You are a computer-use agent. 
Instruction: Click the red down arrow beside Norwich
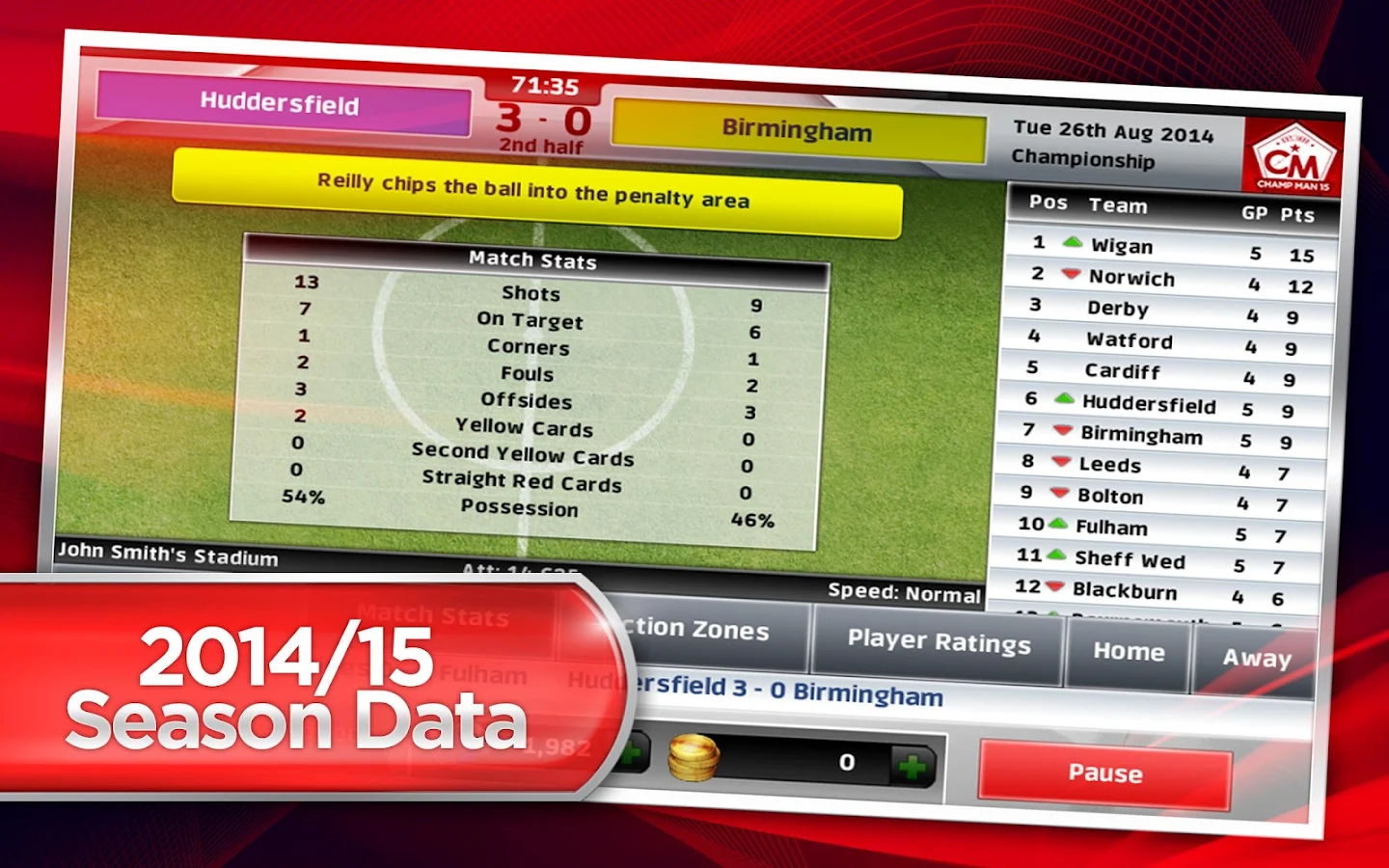tap(1070, 276)
